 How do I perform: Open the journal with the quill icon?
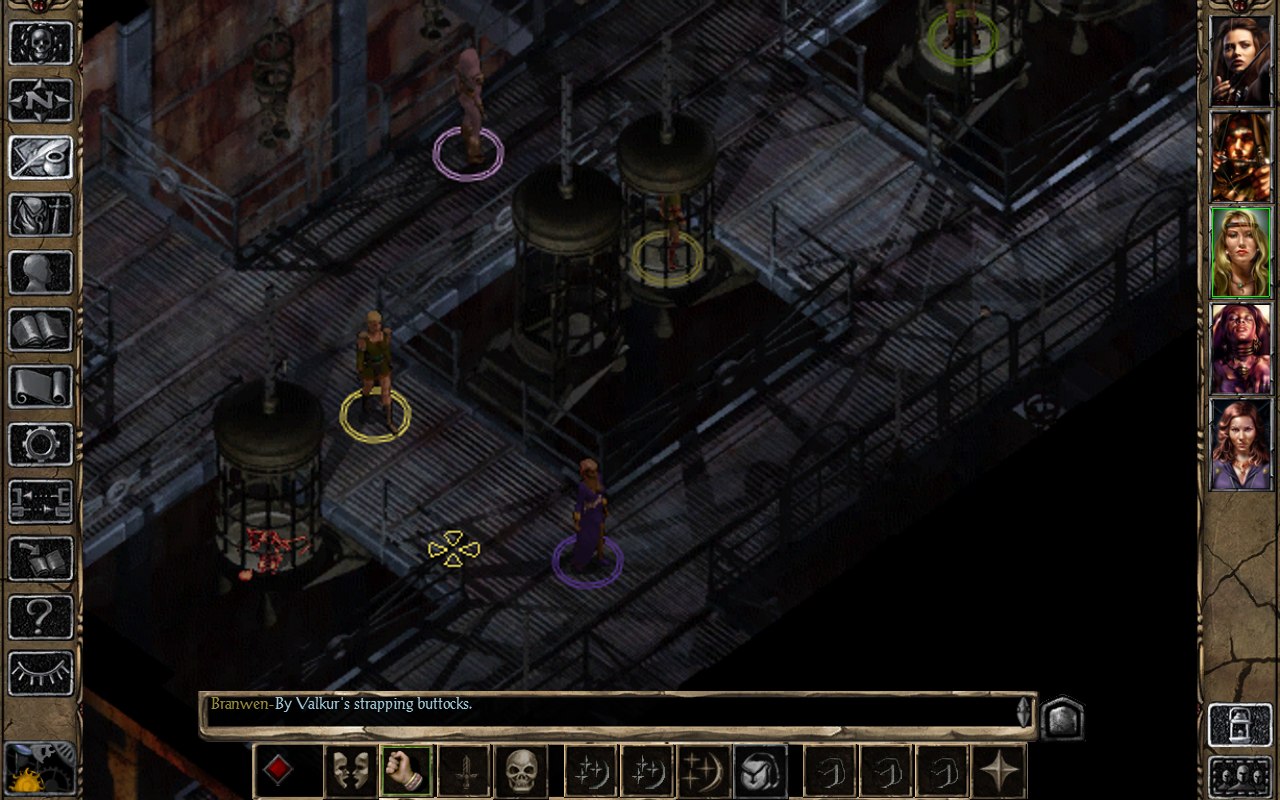[x=41, y=157]
